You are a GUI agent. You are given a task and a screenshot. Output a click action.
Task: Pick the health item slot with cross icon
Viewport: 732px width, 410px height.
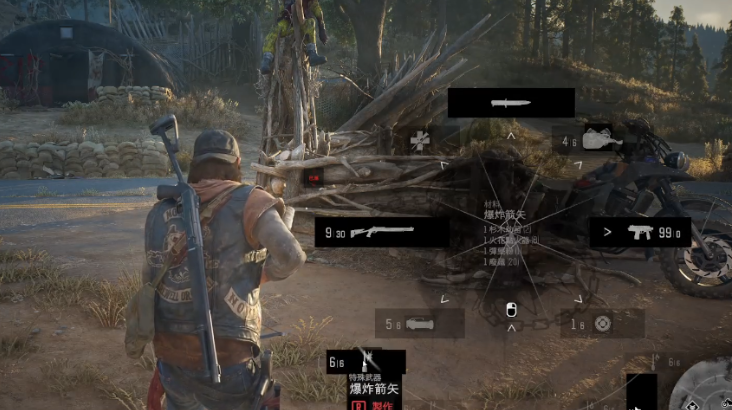tap(420, 139)
